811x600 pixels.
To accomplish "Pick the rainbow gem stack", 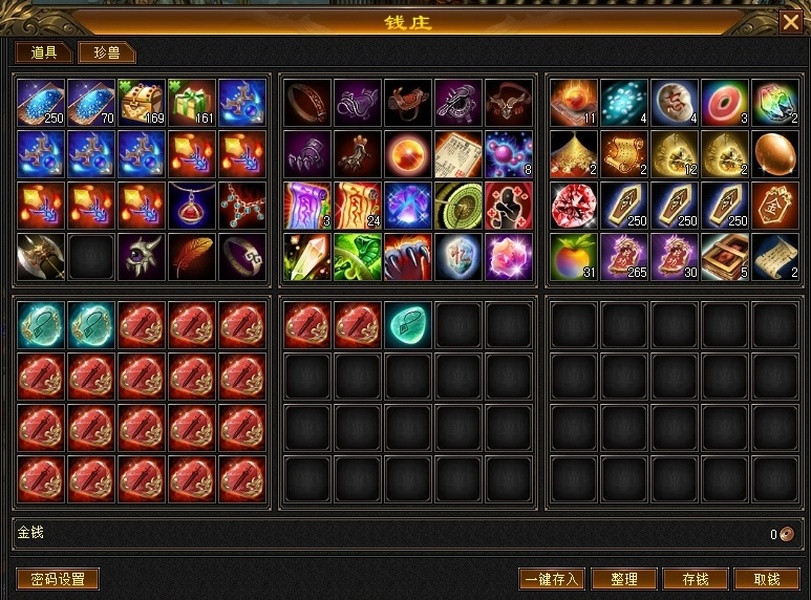I will point(775,104).
